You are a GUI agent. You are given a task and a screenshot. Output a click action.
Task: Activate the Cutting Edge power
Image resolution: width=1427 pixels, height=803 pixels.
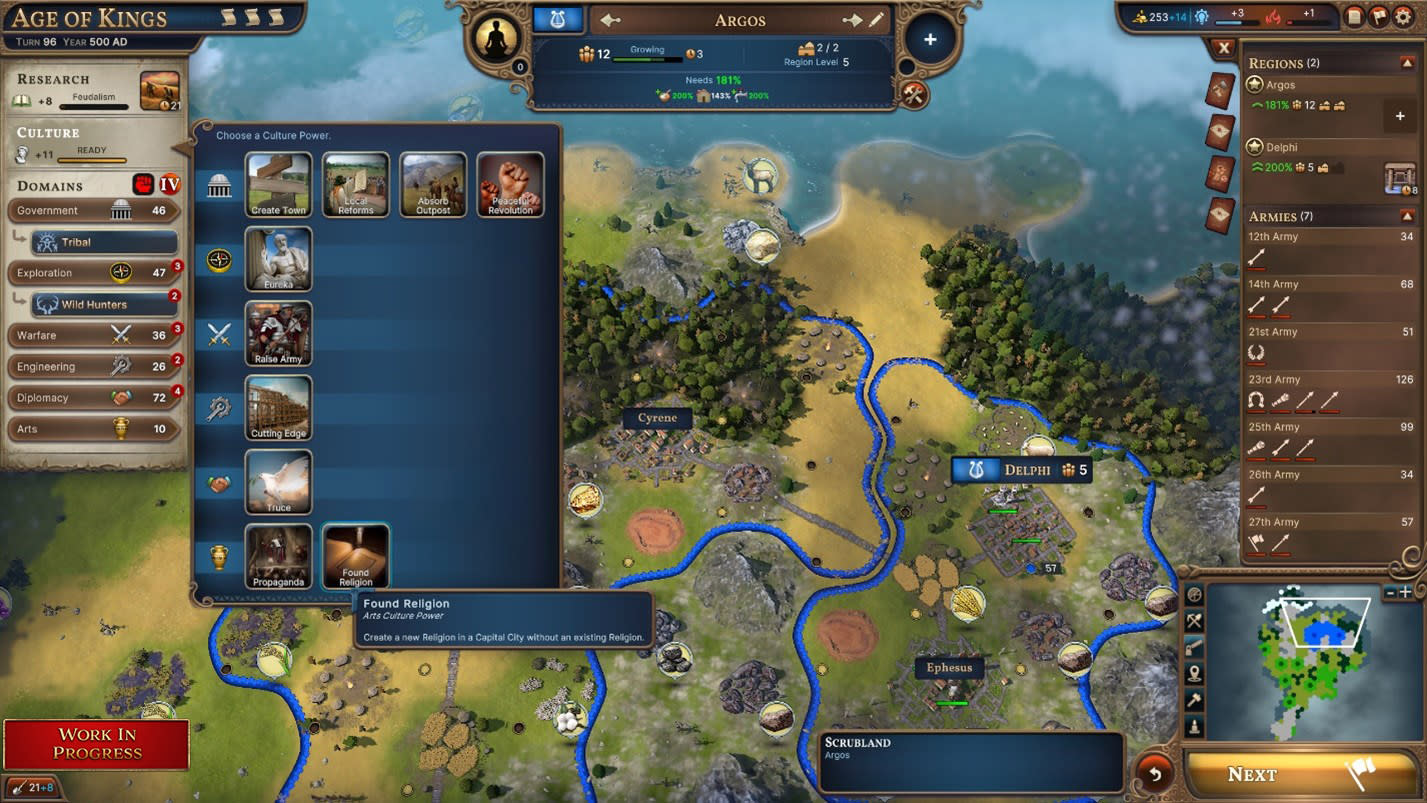coord(279,408)
